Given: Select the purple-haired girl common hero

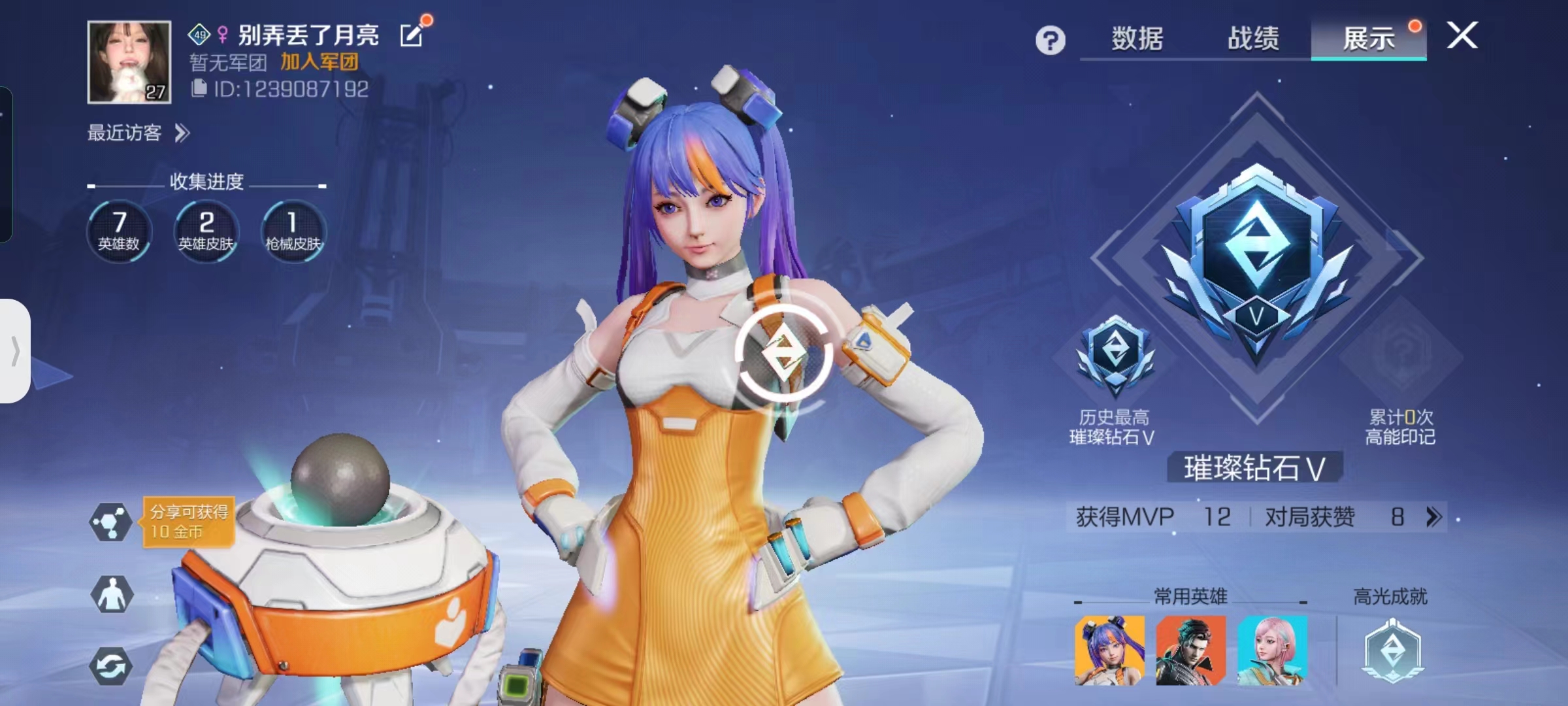Looking at the screenshot, I should click(1109, 650).
